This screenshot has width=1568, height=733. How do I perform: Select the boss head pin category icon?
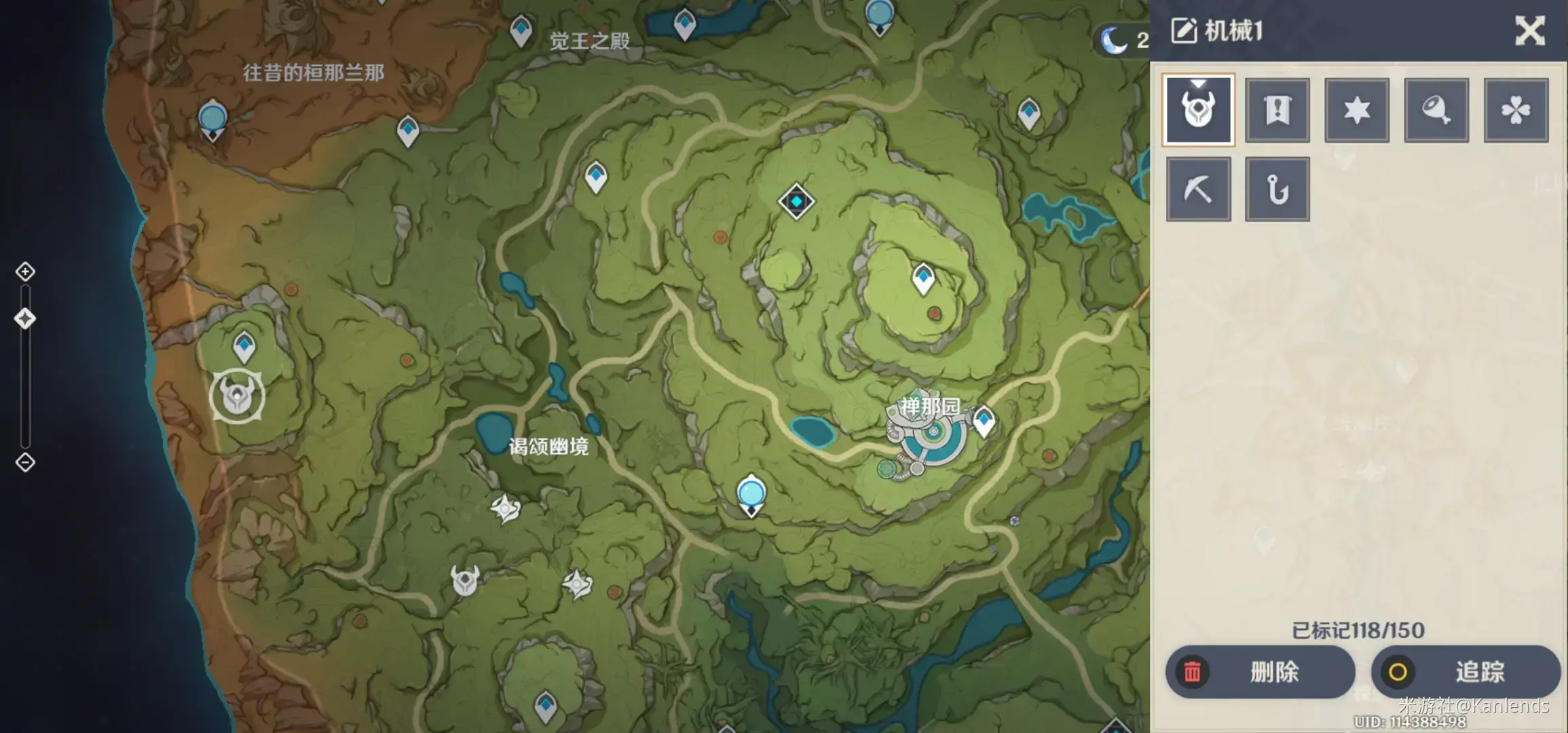[1198, 109]
